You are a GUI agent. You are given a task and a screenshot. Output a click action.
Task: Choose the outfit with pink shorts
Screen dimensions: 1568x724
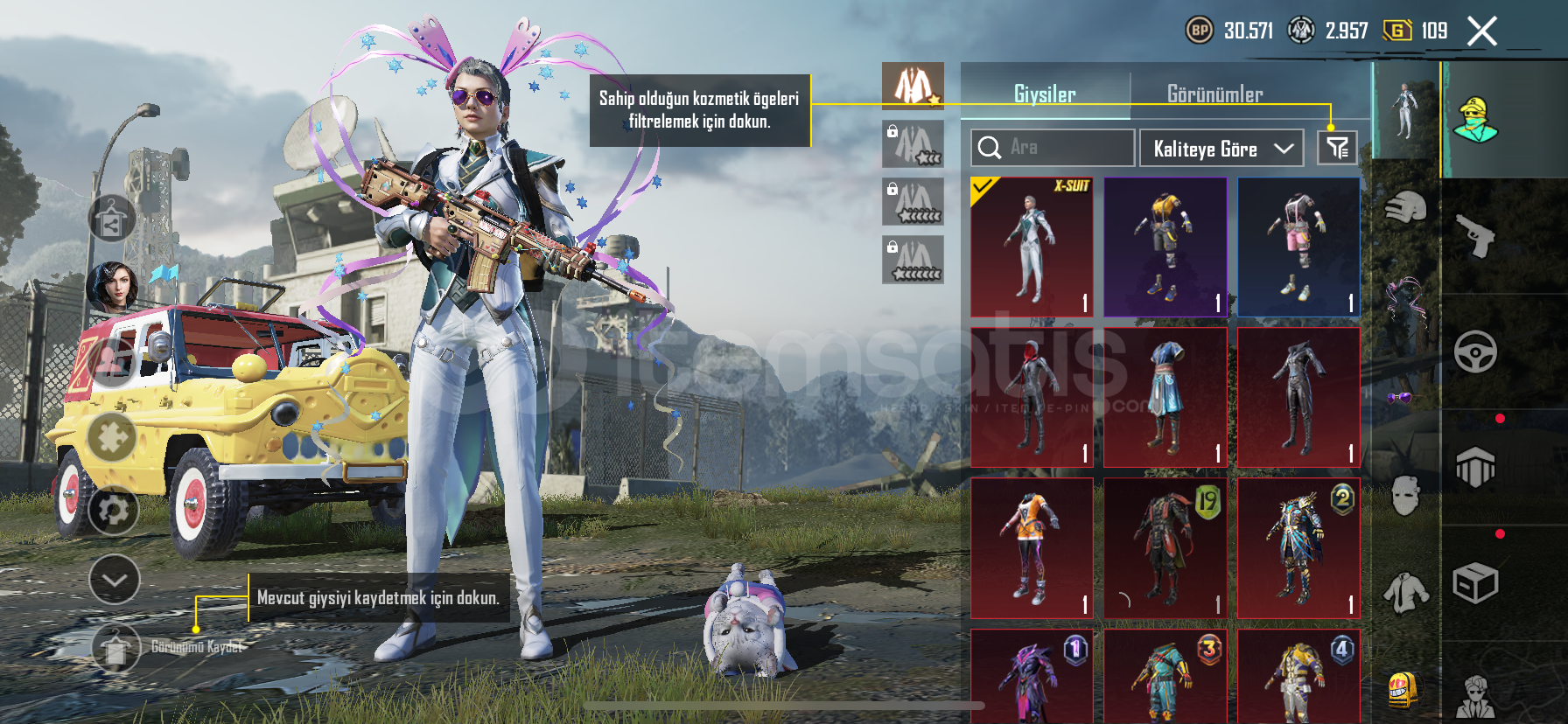[1298, 247]
